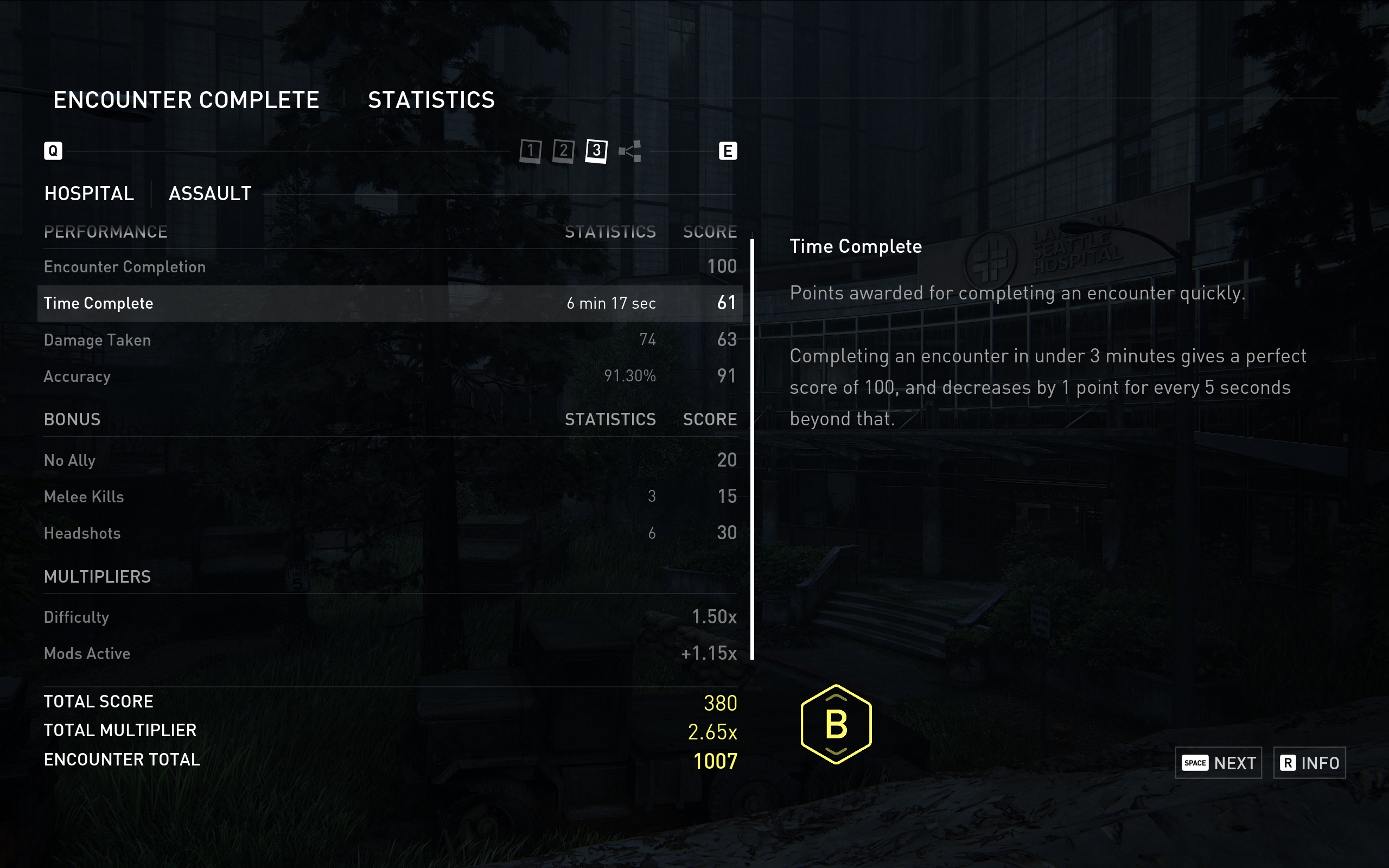Select the No Ally bonus row
Viewport: 1389px width, 868px height.
pos(389,461)
